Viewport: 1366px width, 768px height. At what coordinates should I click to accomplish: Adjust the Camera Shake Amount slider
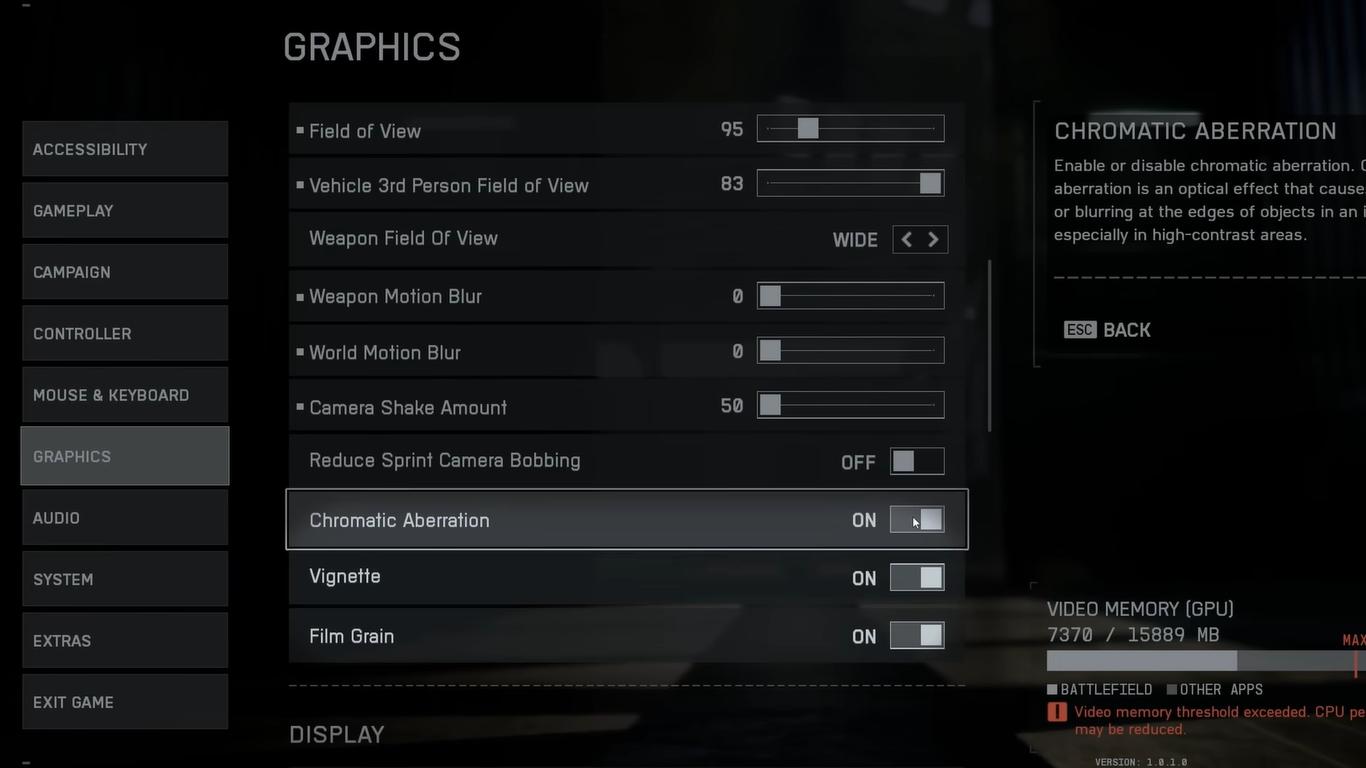coord(850,406)
